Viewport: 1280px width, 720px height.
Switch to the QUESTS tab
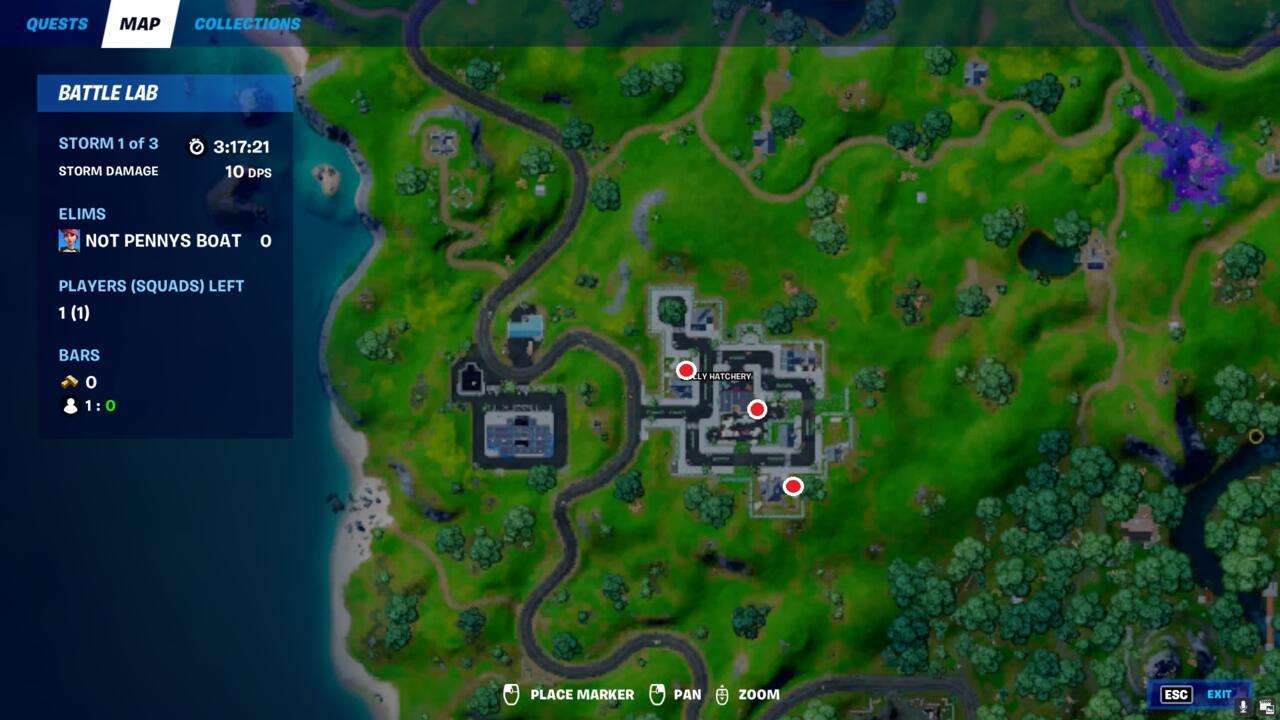click(57, 23)
